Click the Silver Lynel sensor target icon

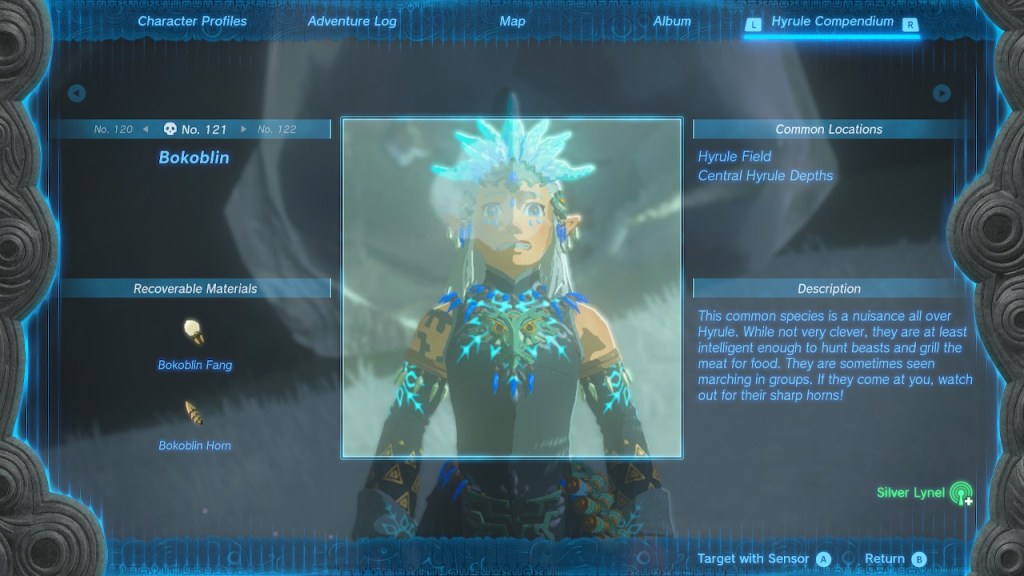[x=961, y=493]
